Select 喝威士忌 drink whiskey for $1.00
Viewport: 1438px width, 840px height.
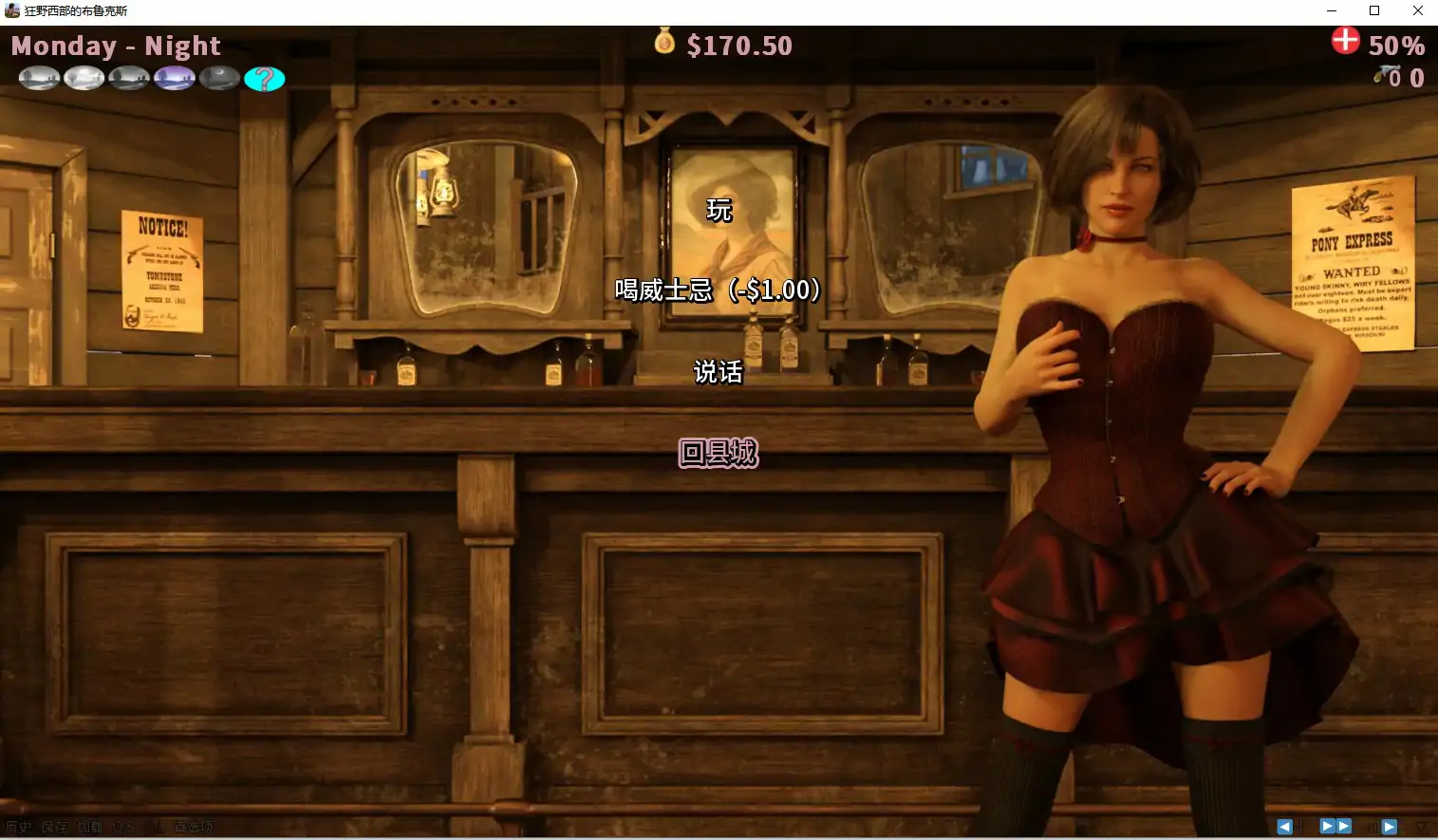718,289
